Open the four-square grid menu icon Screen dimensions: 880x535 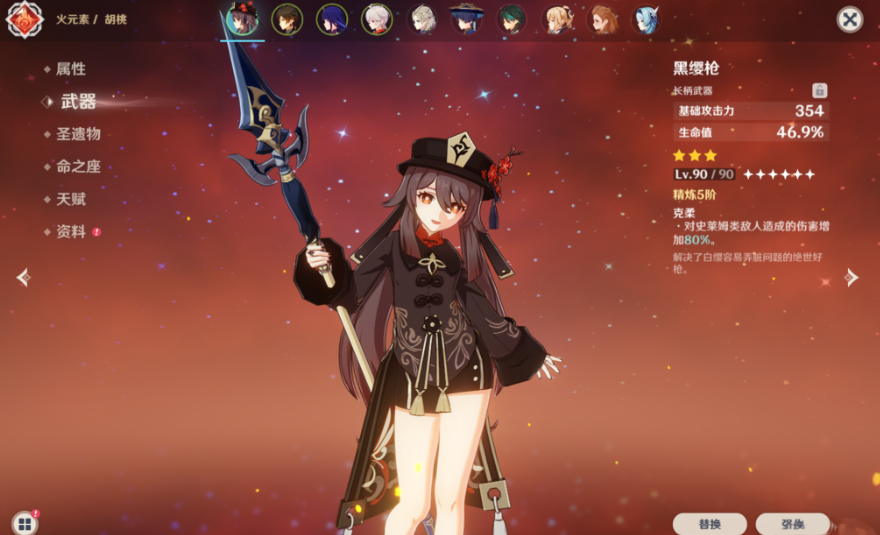pos(23,522)
